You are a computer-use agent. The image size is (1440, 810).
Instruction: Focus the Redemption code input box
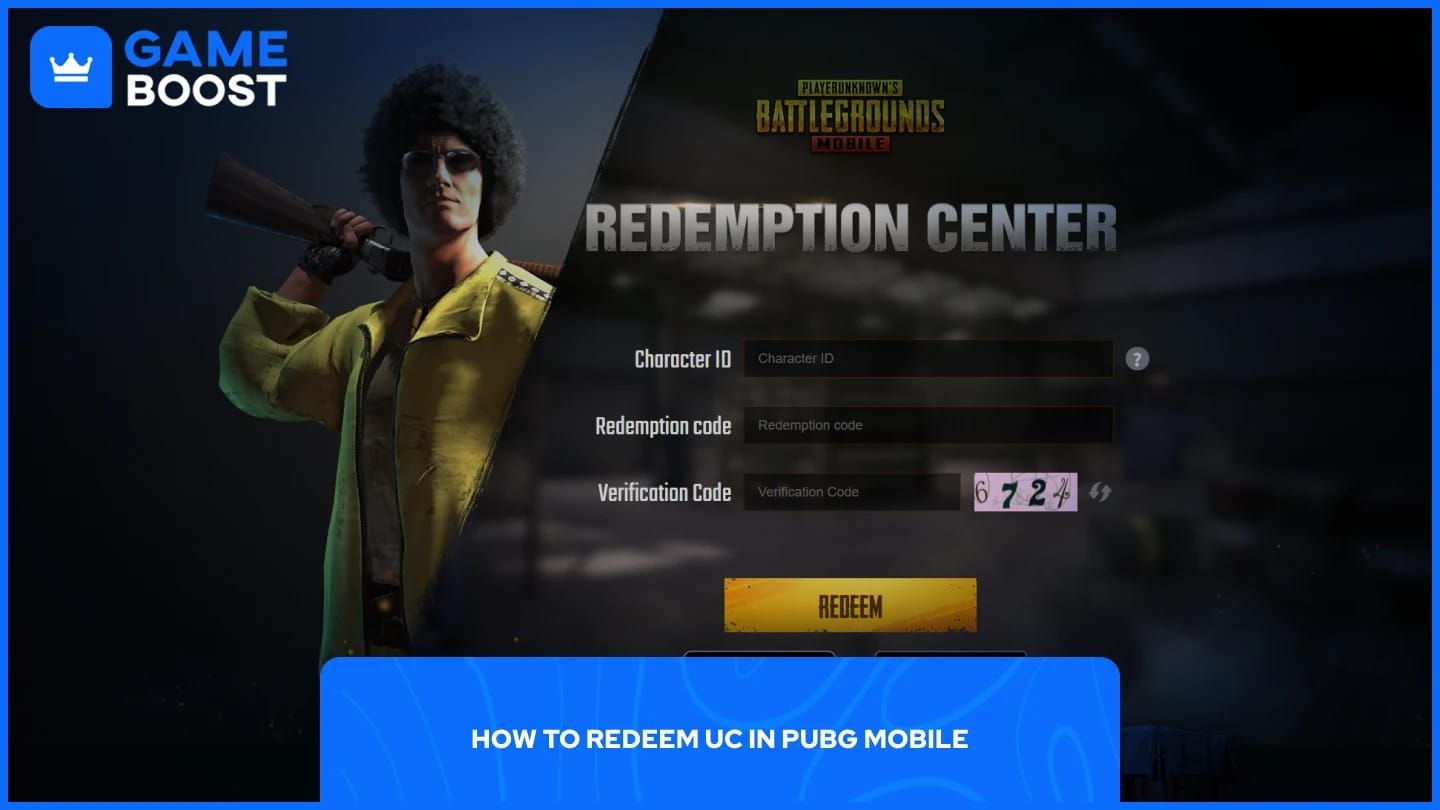928,425
